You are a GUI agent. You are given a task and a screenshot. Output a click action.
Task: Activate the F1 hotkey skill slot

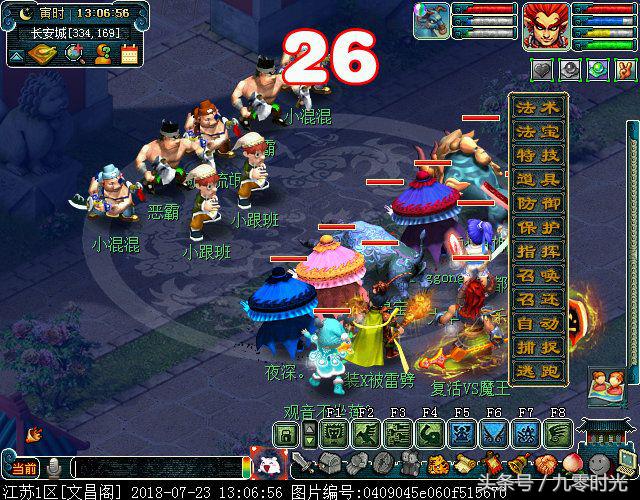[x=335, y=434]
